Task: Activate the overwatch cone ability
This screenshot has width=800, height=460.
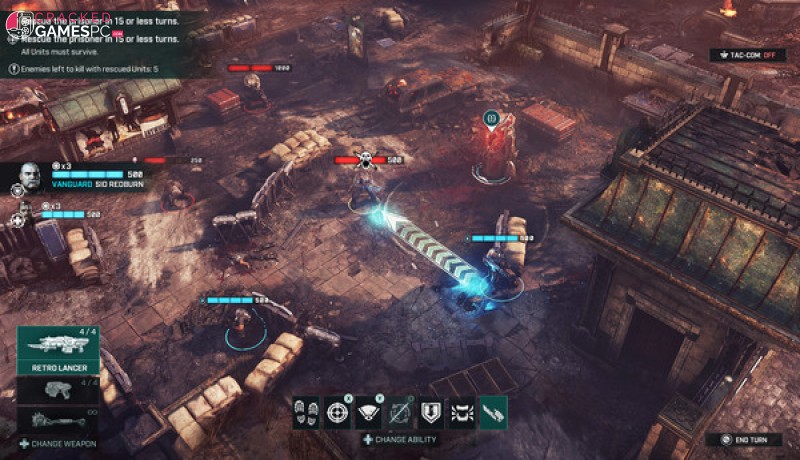Action: [x=368, y=412]
